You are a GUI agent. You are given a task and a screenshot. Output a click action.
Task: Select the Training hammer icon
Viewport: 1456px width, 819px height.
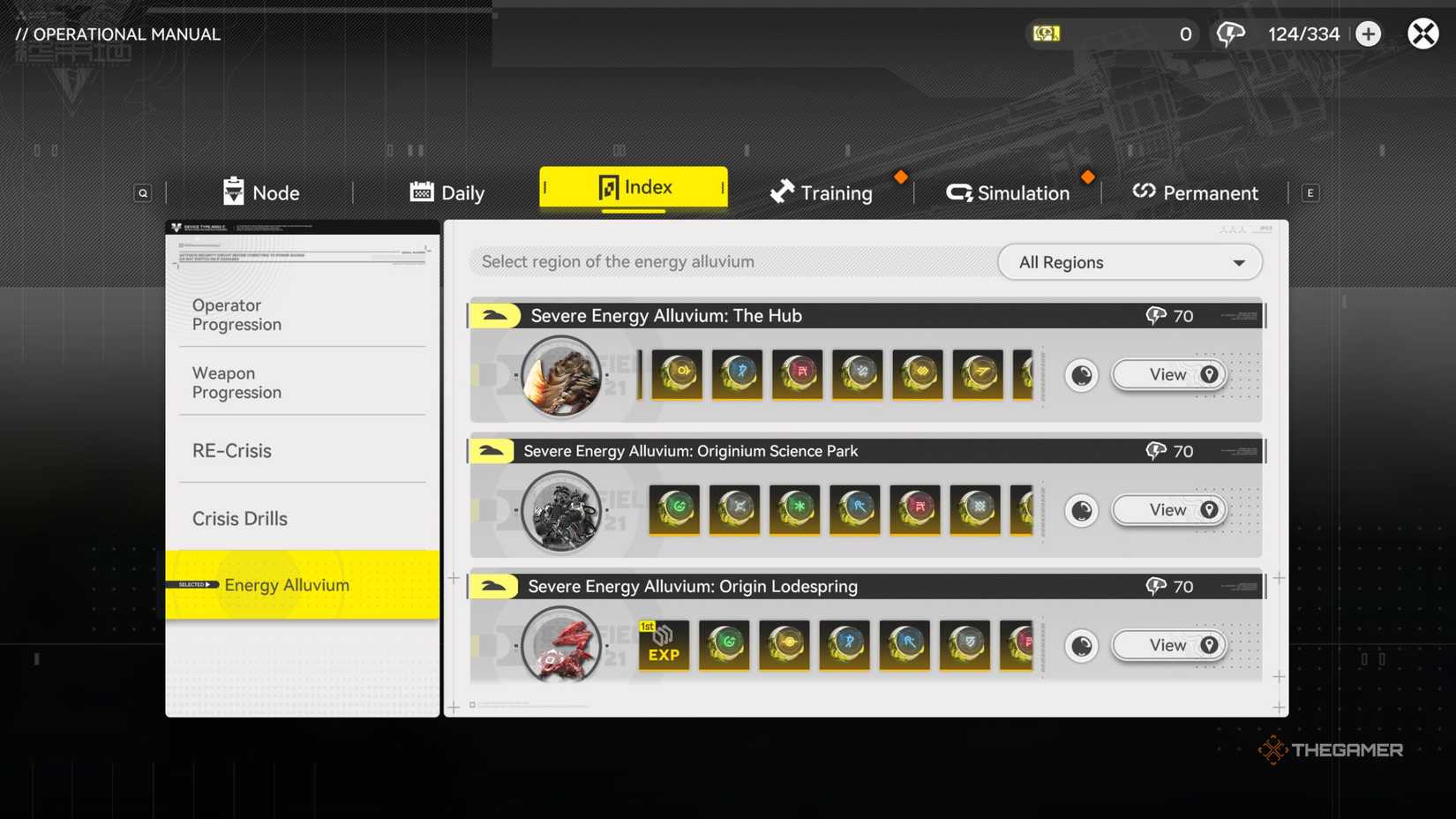tap(781, 192)
